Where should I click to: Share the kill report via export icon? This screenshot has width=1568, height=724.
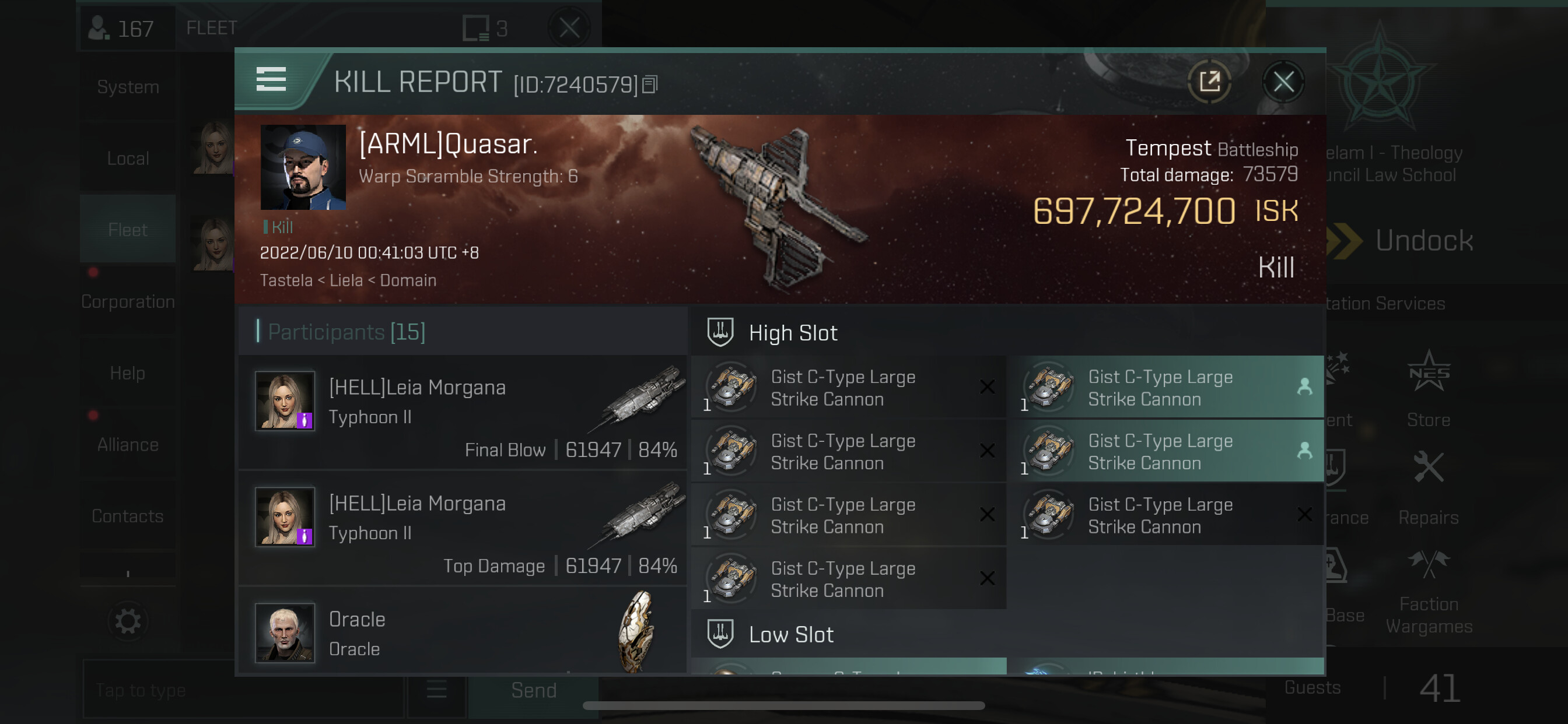coord(1209,82)
